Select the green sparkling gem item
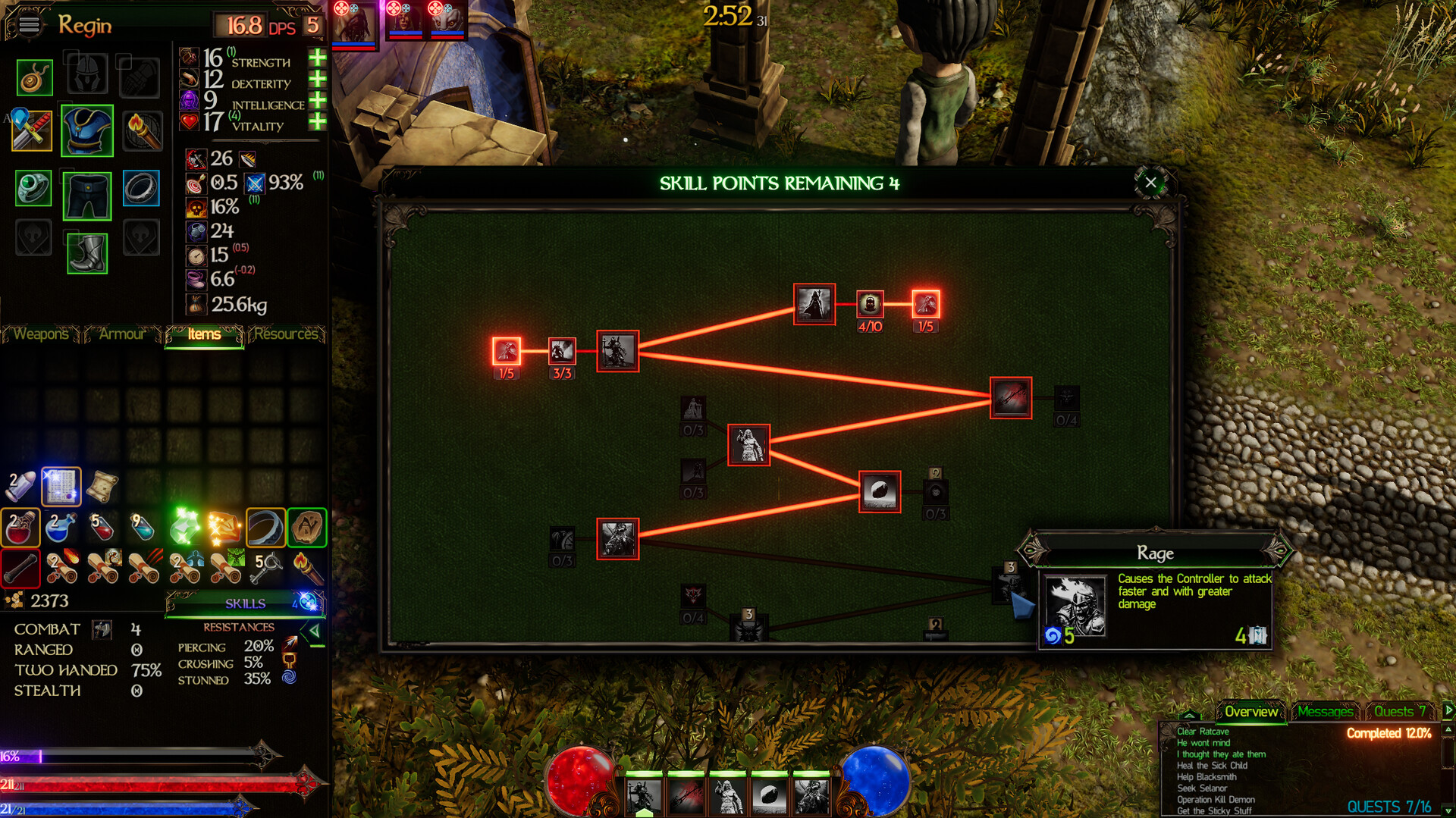Screen dimensions: 1456x818 184,527
